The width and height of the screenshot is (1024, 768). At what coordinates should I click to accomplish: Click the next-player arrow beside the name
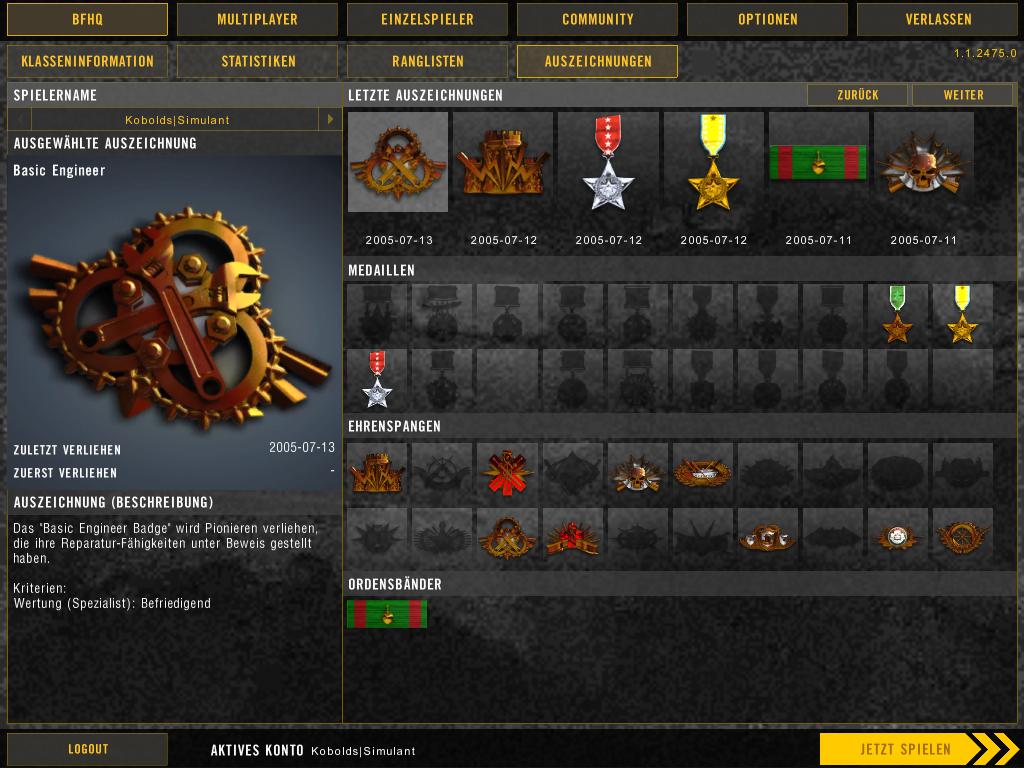[x=330, y=120]
